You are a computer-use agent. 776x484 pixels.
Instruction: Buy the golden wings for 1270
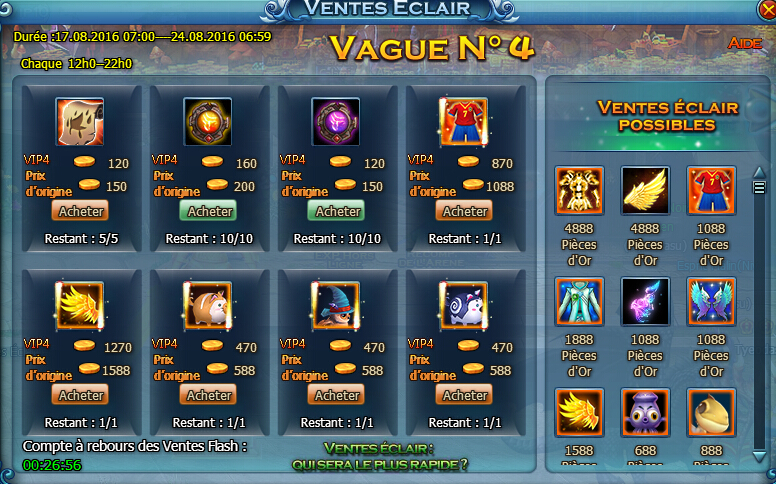coord(82,395)
